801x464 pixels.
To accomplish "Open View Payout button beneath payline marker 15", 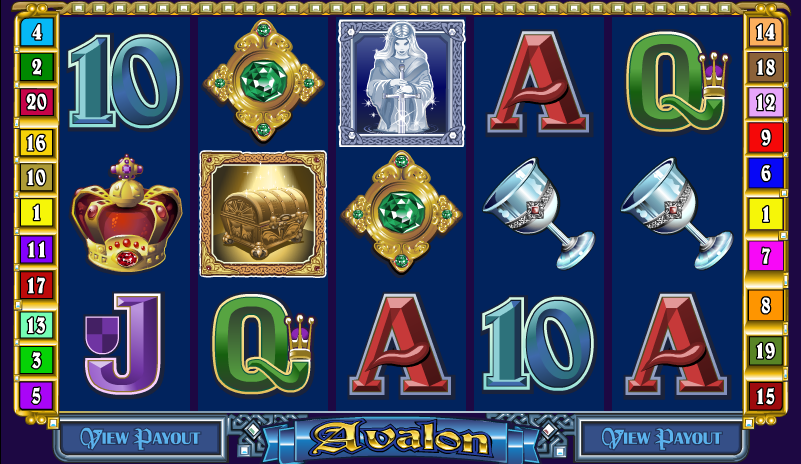I will point(660,437).
